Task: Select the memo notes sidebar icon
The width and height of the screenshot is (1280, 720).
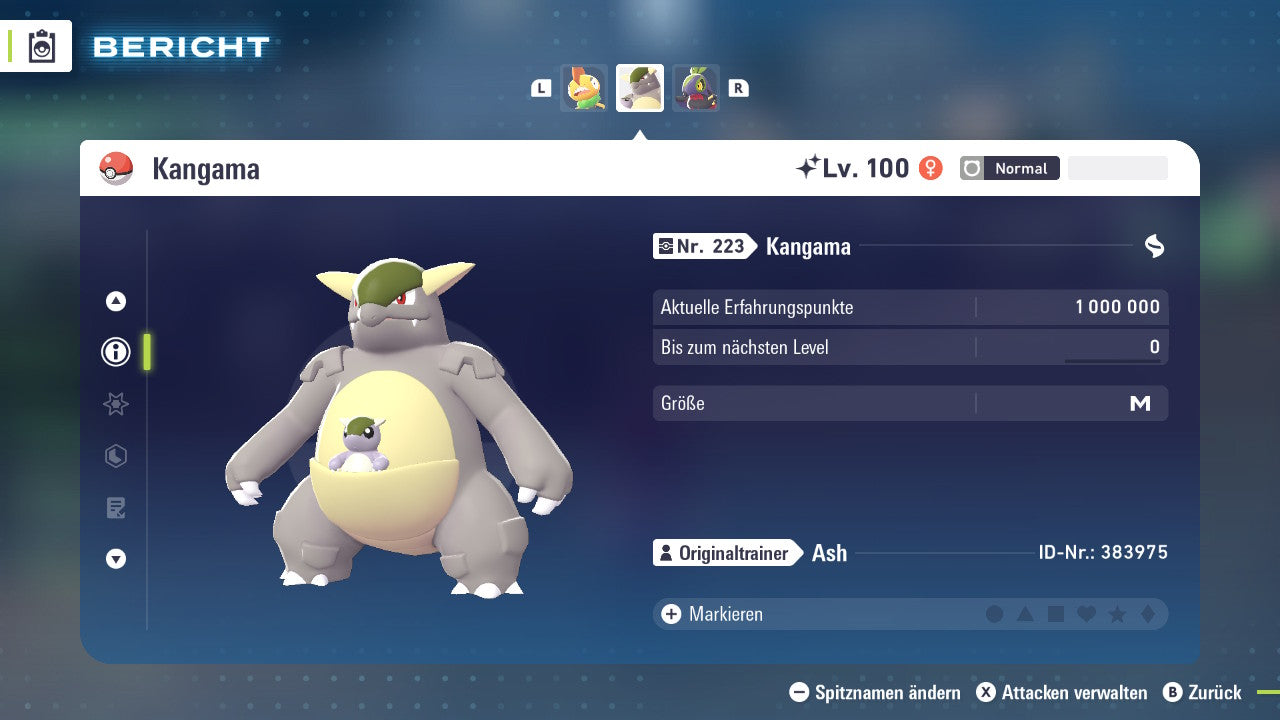Action: [115, 508]
